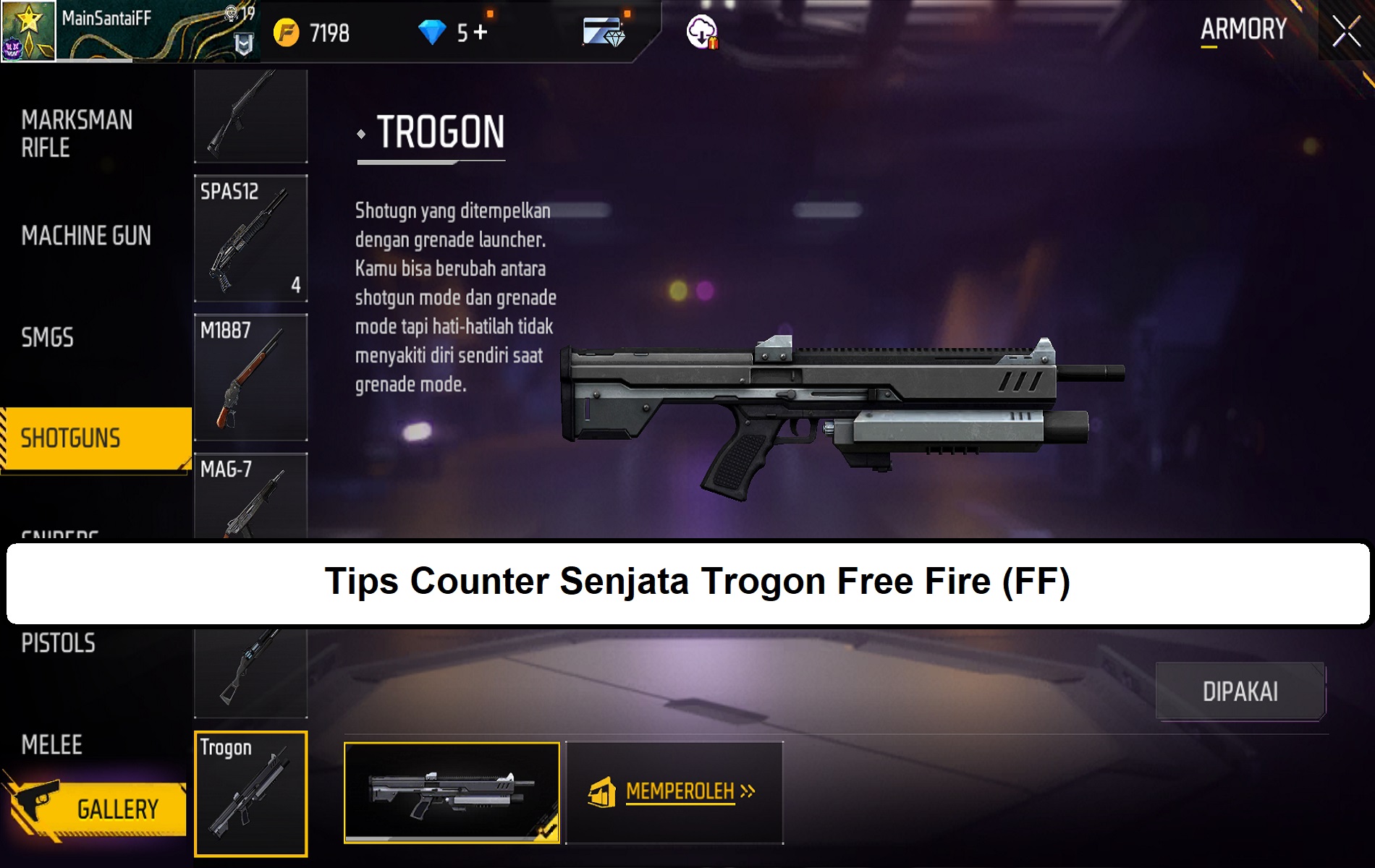Open the download gift event icon
Screen dimensions: 1375x868
click(x=701, y=31)
